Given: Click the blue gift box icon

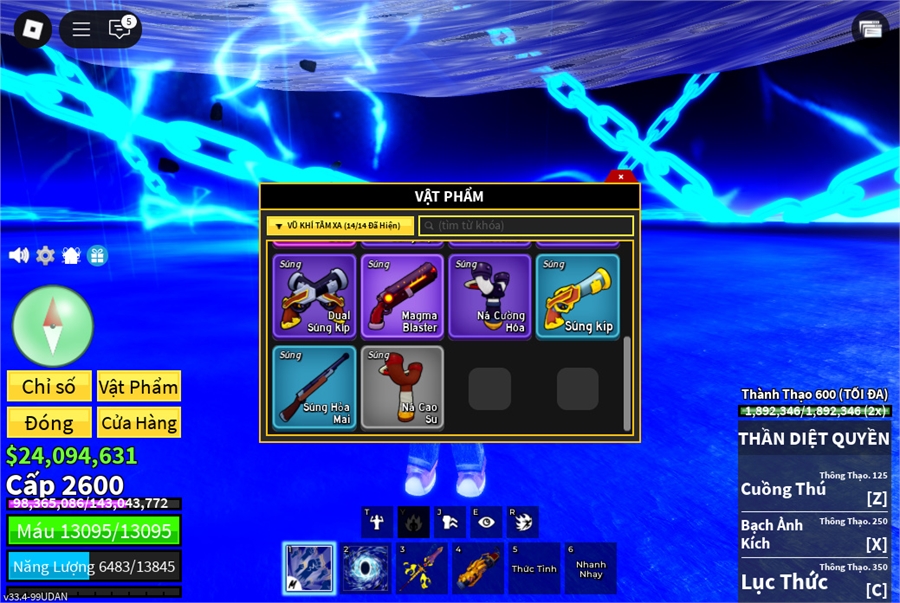Looking at the screenshot, I should tap(97, 255).
